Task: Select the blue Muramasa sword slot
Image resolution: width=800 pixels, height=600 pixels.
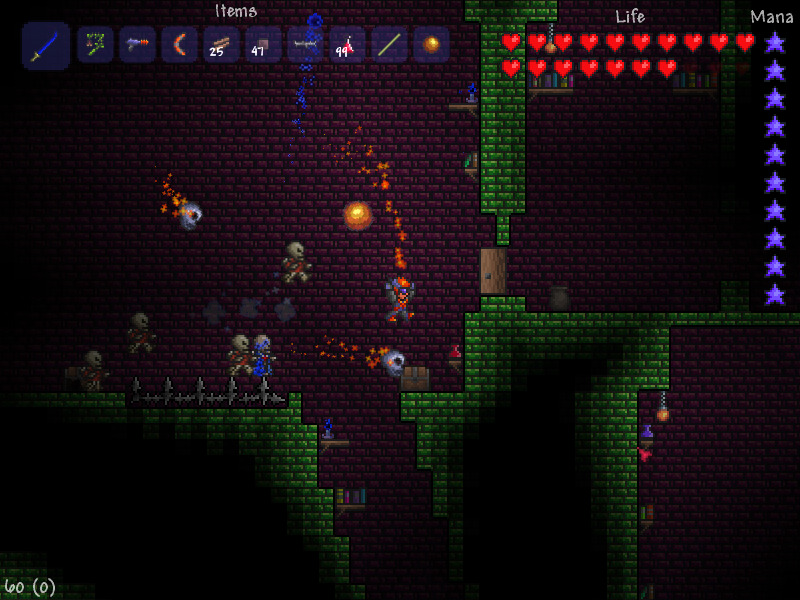Action: pyautogui.click(x=46, y=46)
